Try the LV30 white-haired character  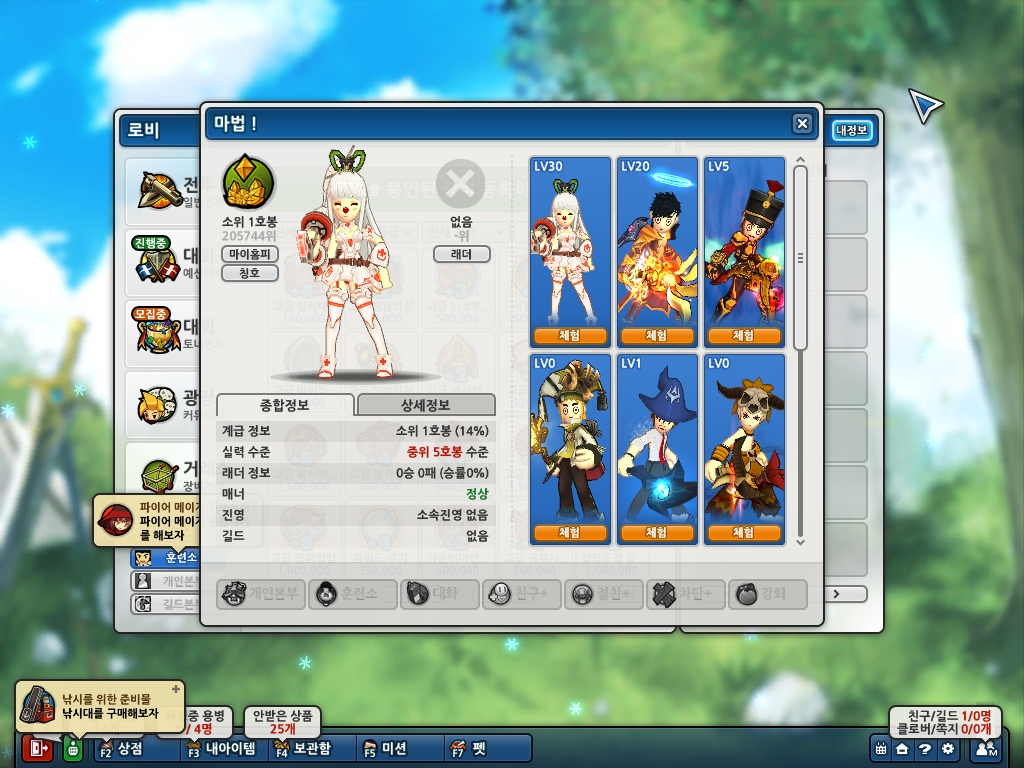point(570,335)
